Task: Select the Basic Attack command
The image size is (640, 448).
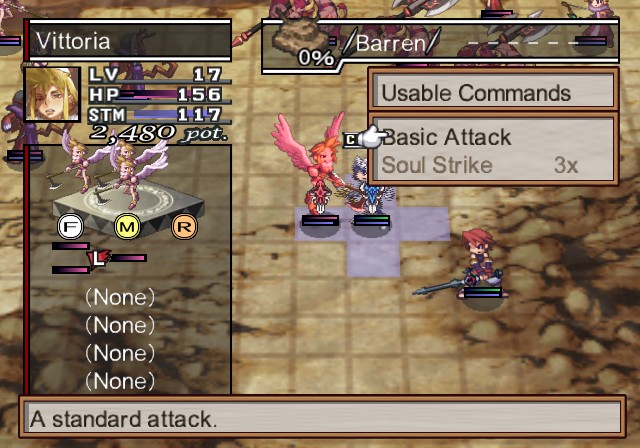Action: point(448,138)
